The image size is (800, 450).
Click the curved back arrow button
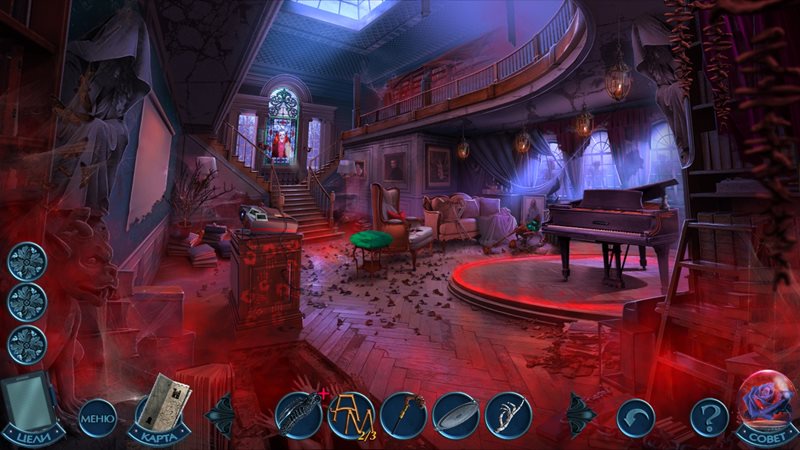pos(635,415)
